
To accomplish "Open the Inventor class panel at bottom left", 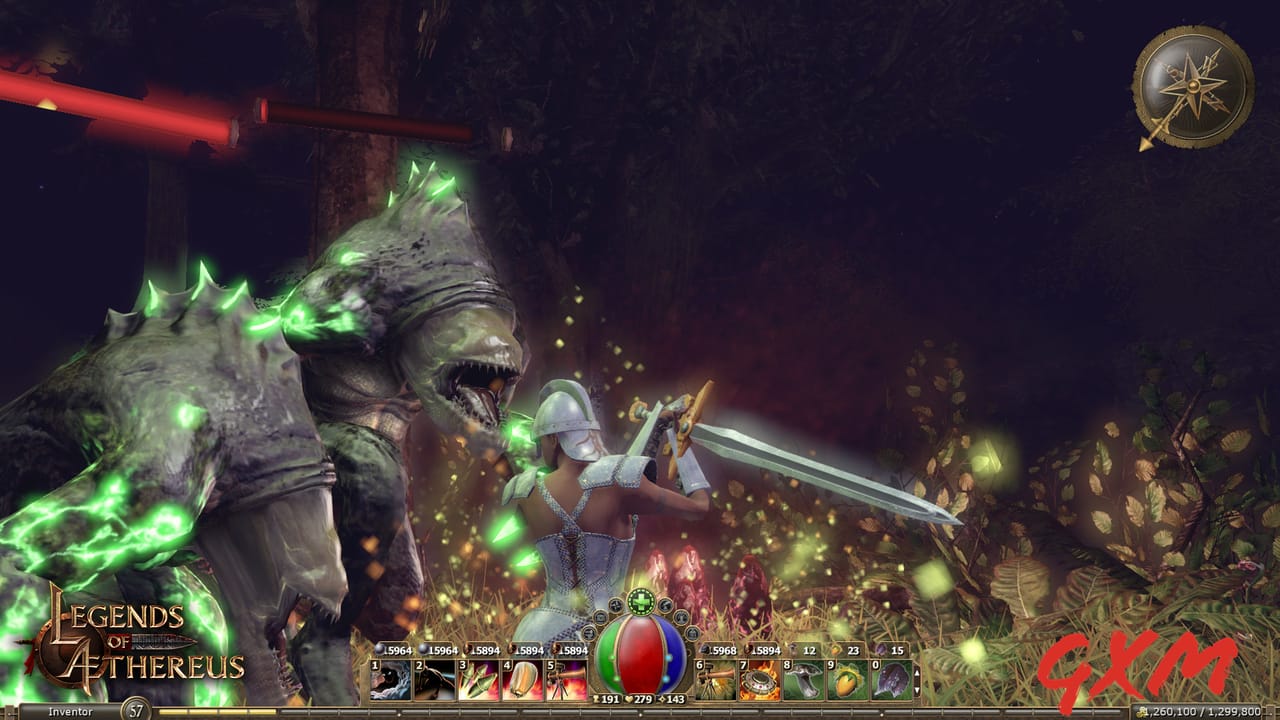I will point(70,710).
